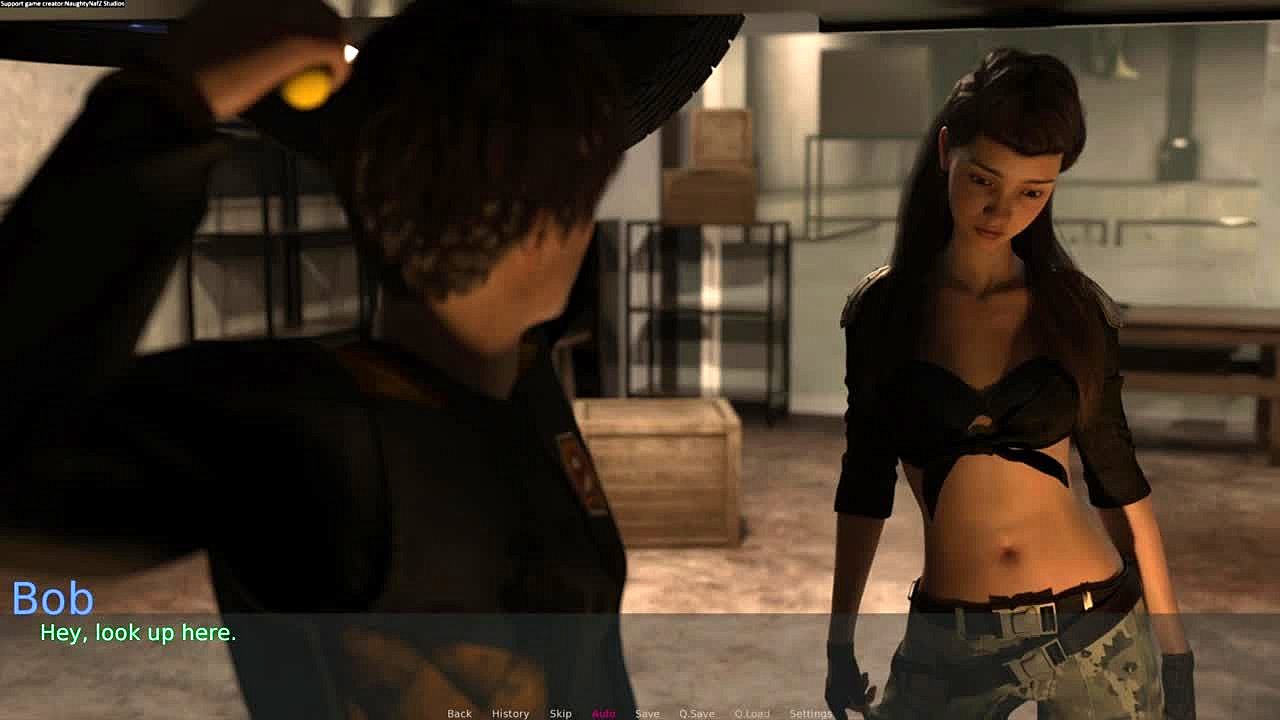Open the Save game screen

point(647,713)
